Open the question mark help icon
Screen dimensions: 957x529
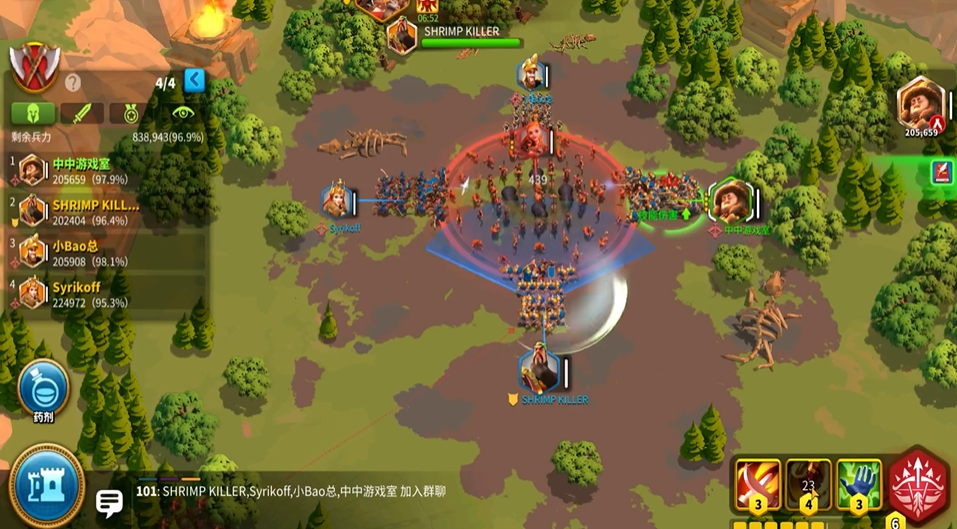73,83
